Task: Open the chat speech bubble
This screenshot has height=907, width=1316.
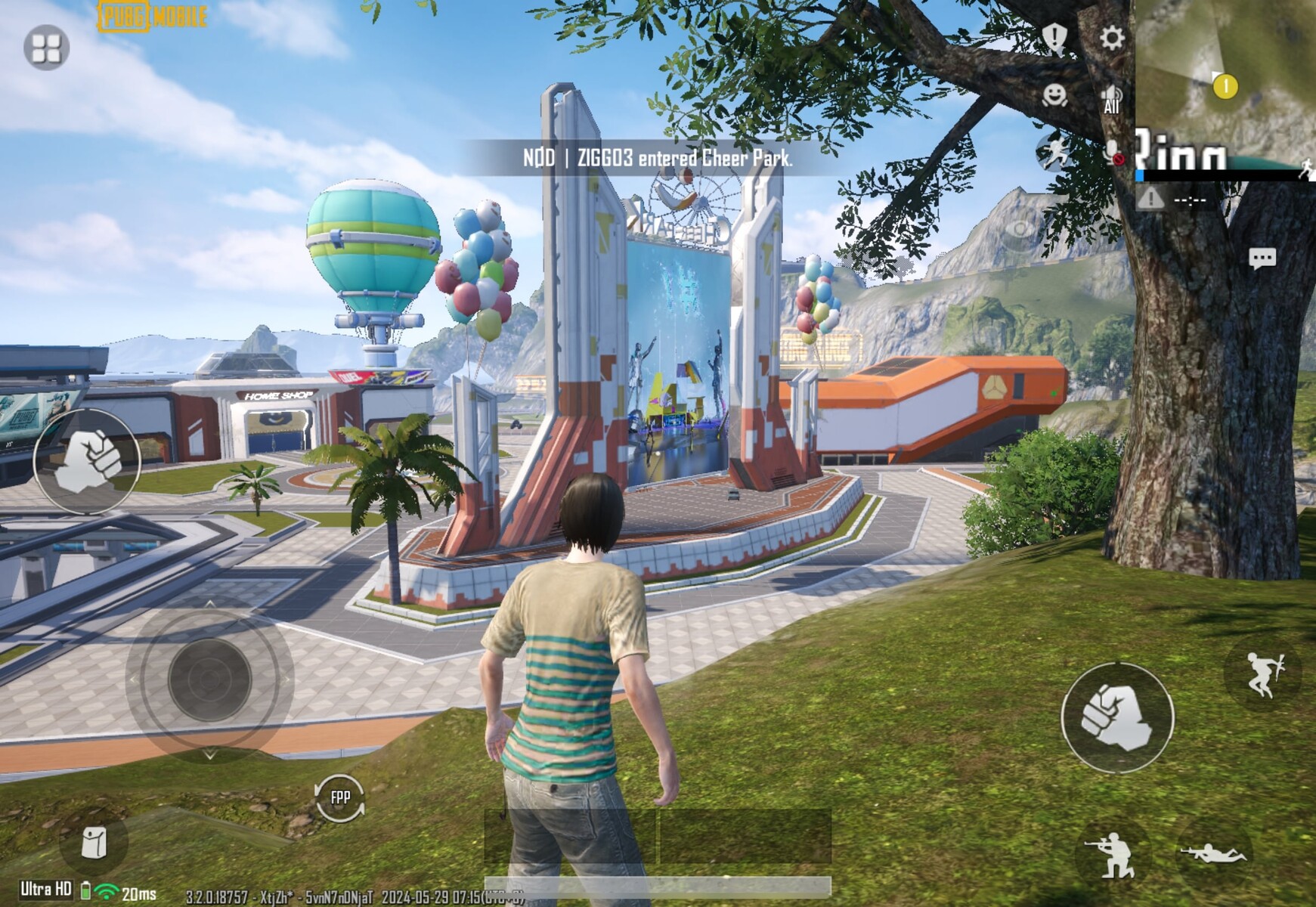Action: [1262, 258]
